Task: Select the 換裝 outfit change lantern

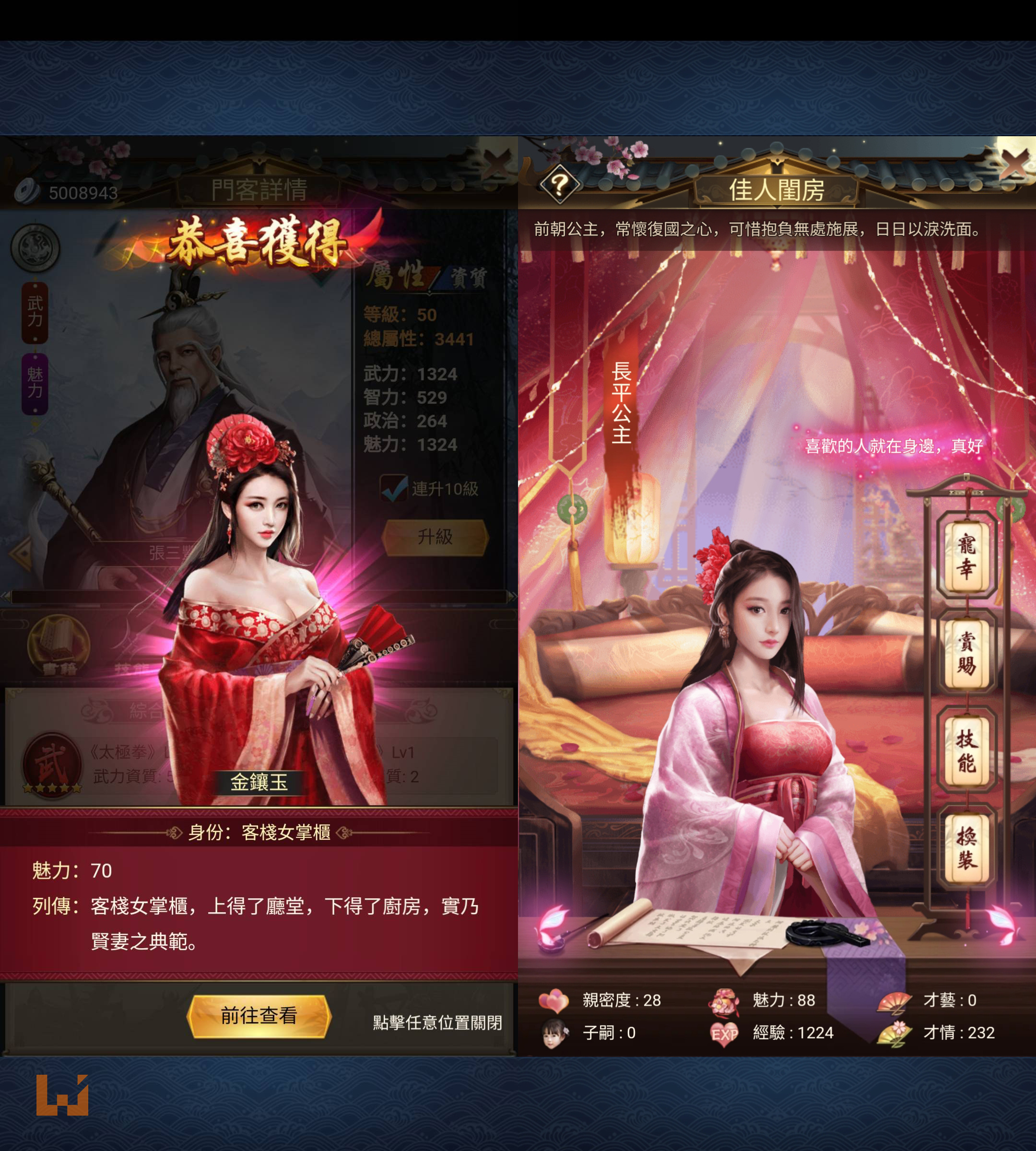Action: click(966, 847)
